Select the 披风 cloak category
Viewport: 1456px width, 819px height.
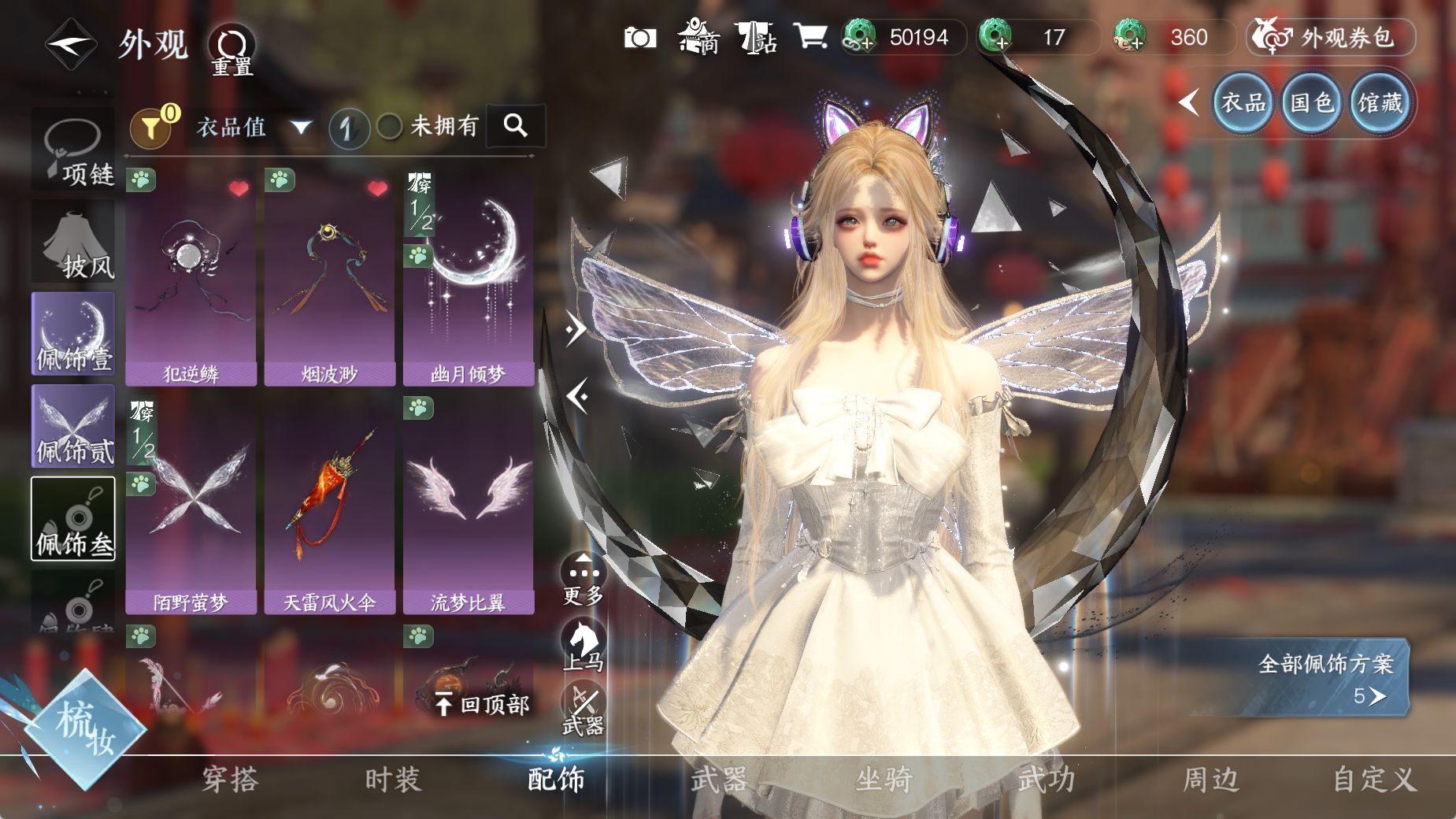73,242
